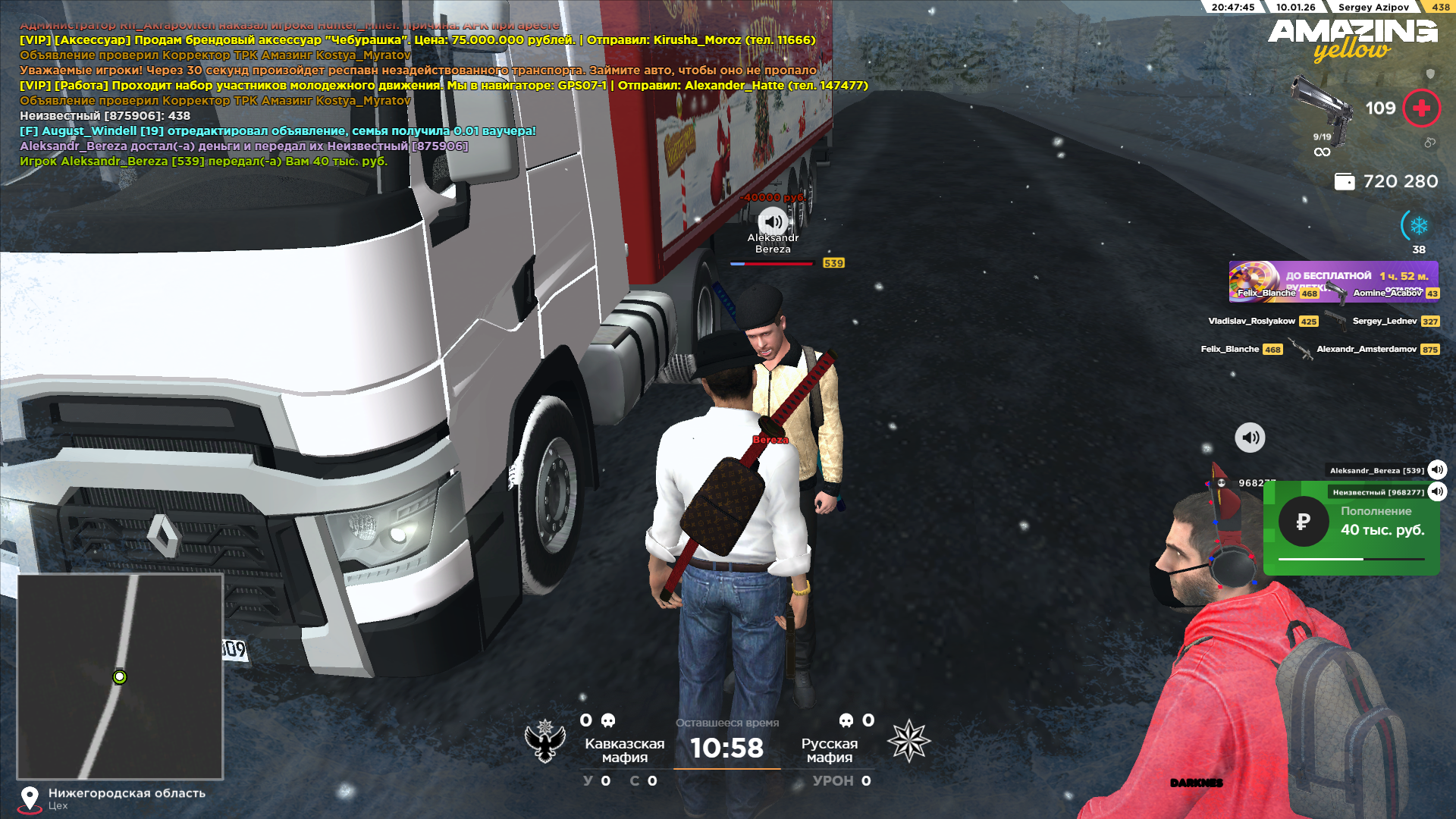Click the Русская мафия star emblem
This screenshot has width=1456, height=819.
(908, 741)
